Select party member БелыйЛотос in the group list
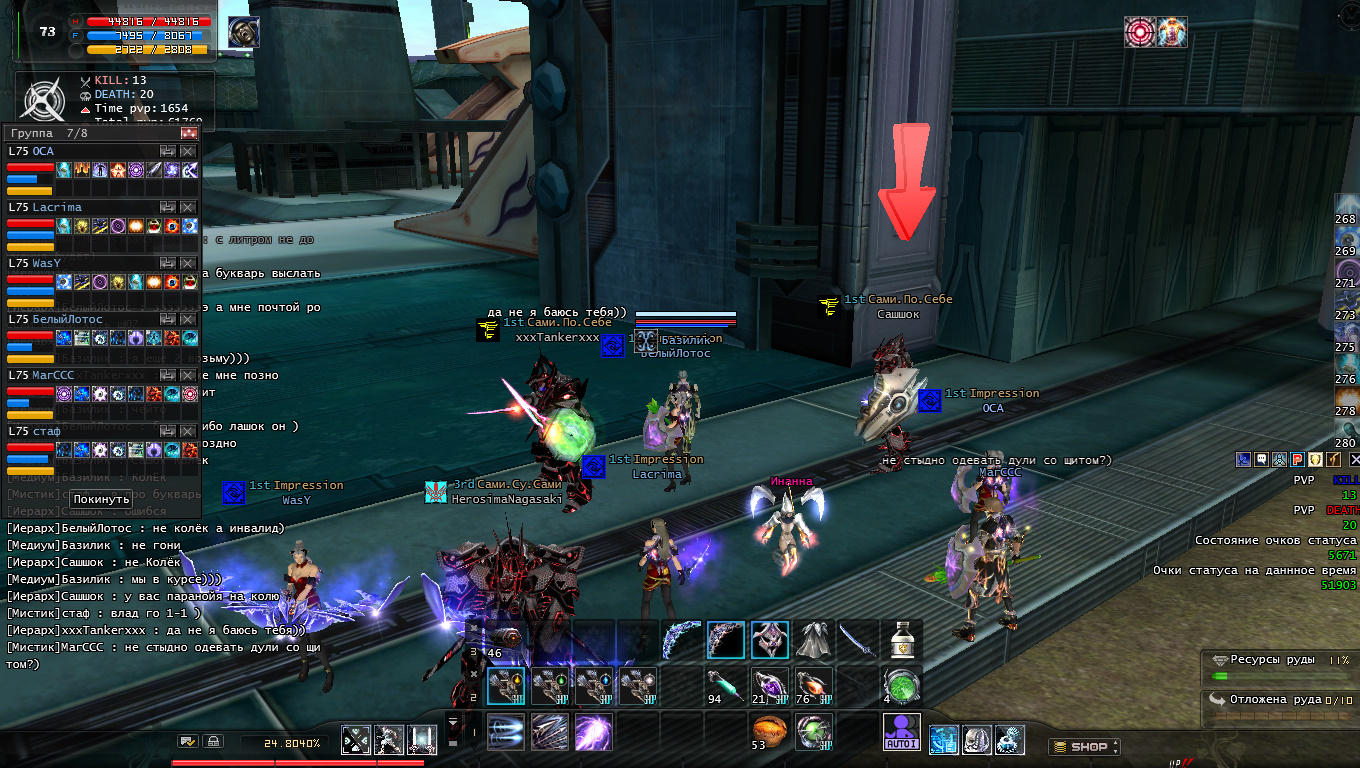Viewport: 1360px width, 768px height. [67, 319]
